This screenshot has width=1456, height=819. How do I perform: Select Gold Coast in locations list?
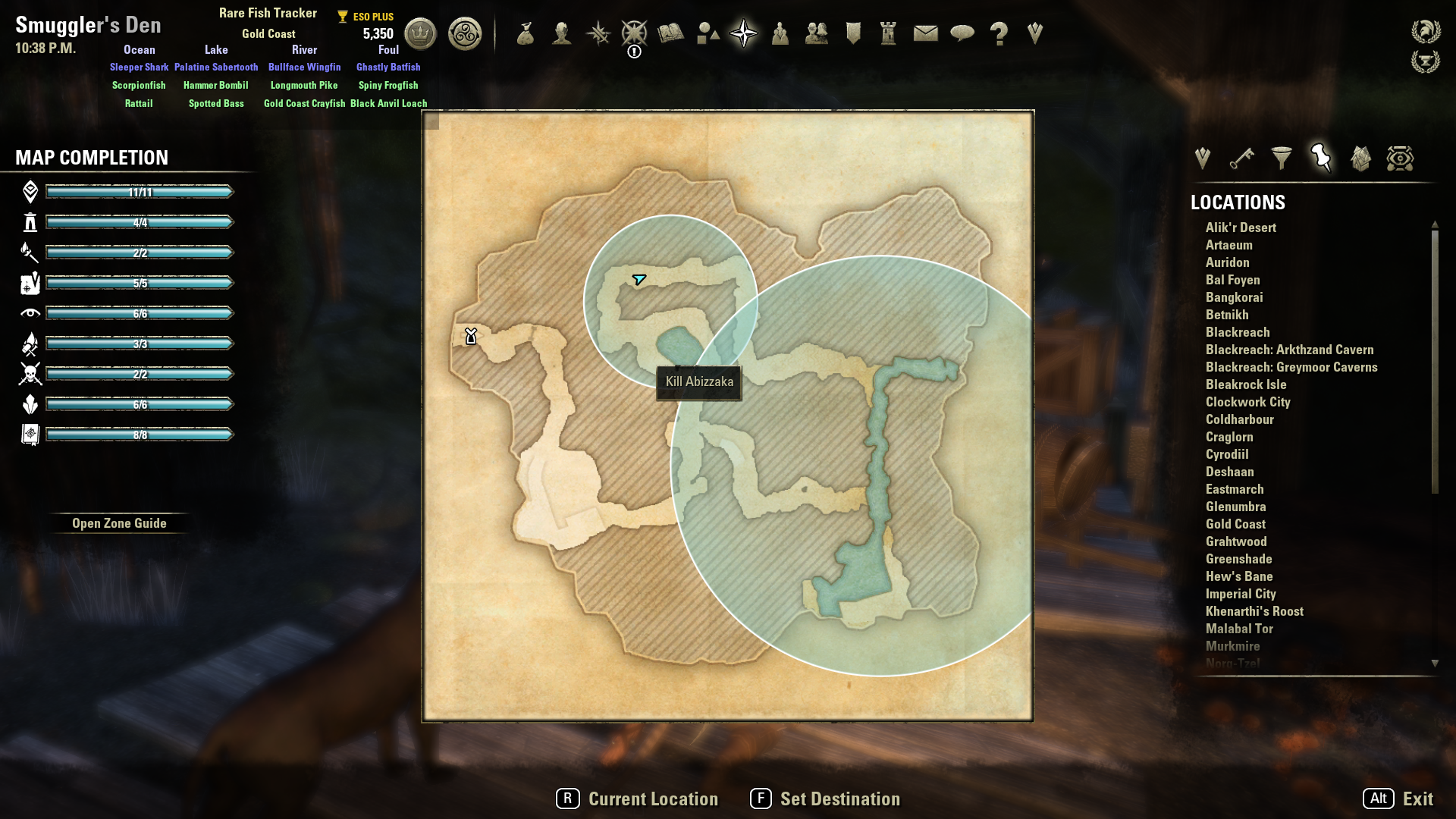[x=1235, y=524]
